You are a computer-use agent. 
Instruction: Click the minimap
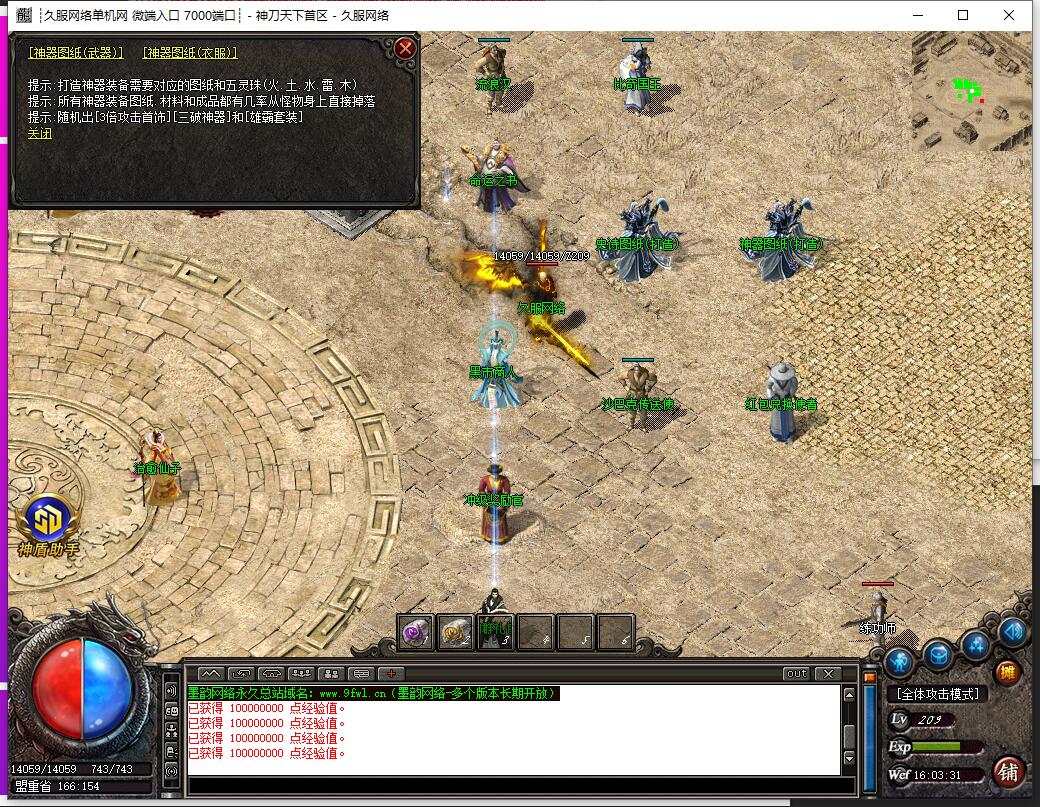click(970, 92)
